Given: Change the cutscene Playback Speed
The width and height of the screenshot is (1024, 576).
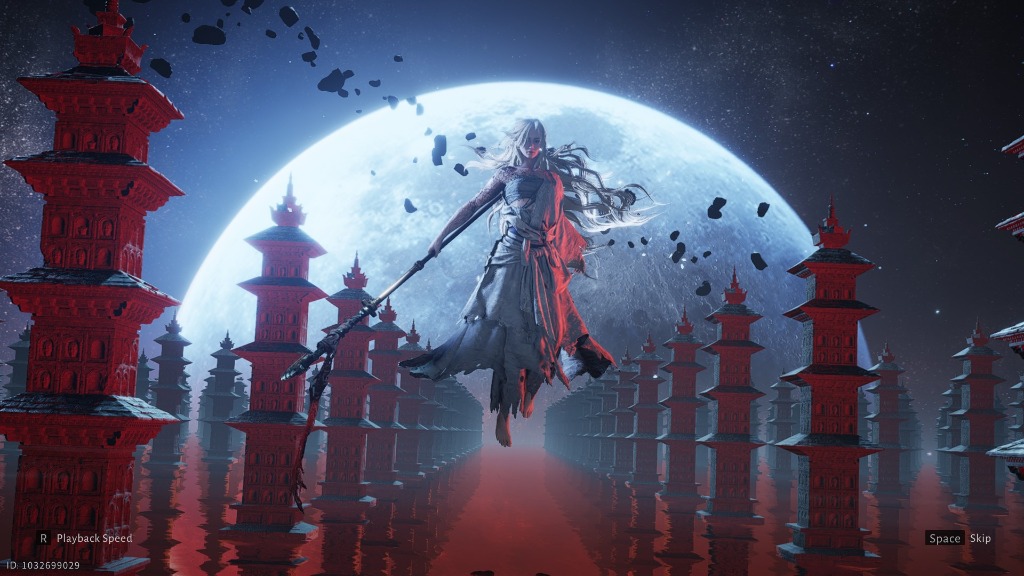Looking at the screenshot, I should tap(93, 538).
